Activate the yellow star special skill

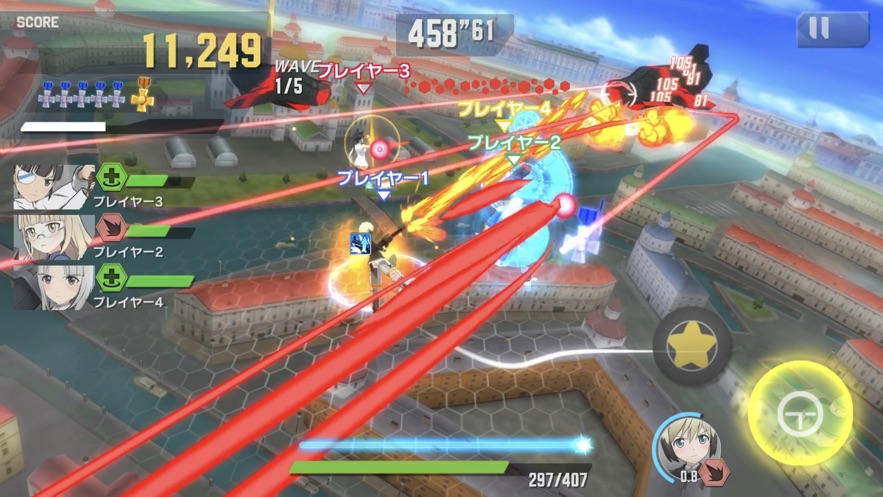[x=692, y=346]
